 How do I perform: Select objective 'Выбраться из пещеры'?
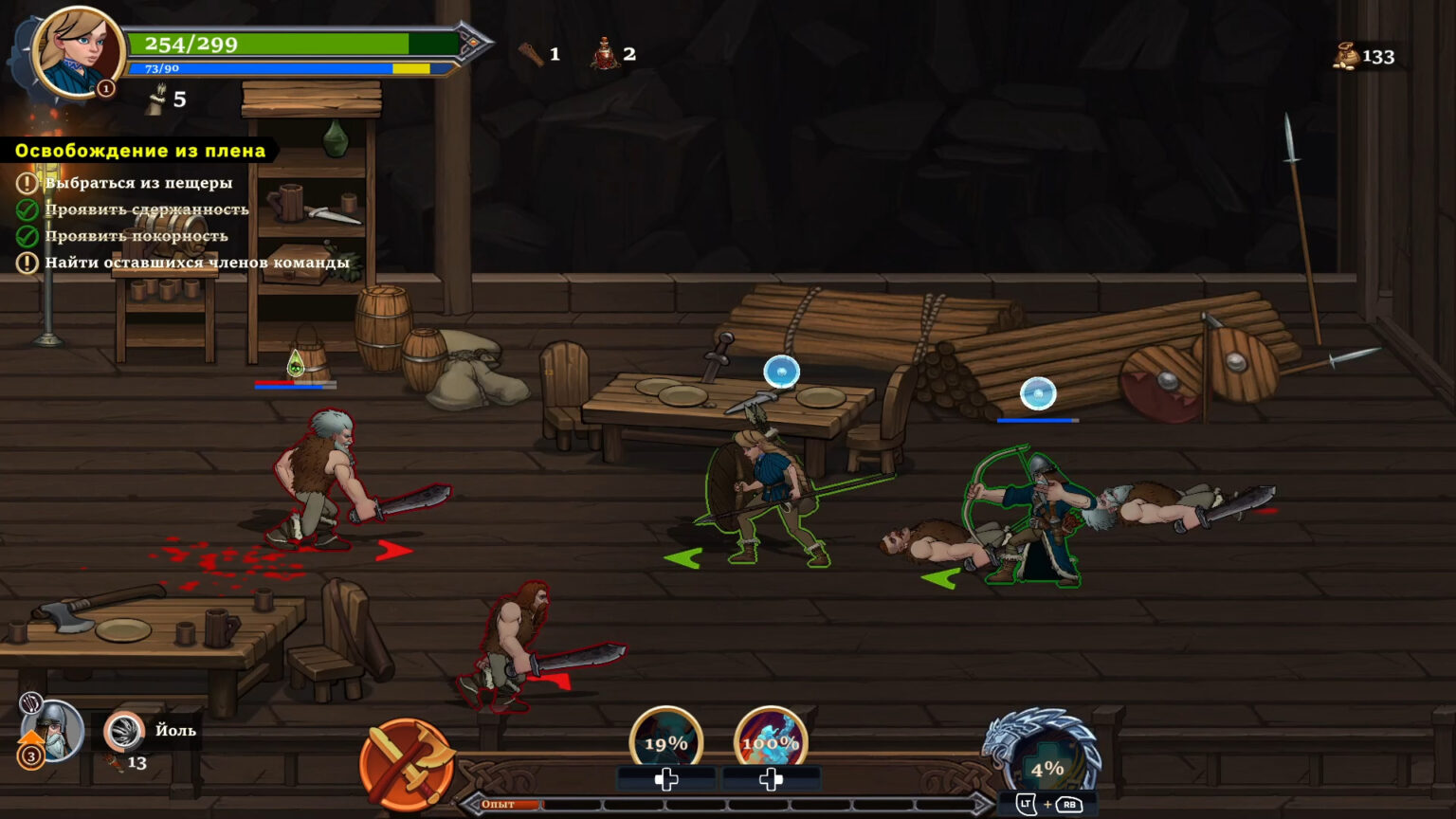[x=138, y=183]
